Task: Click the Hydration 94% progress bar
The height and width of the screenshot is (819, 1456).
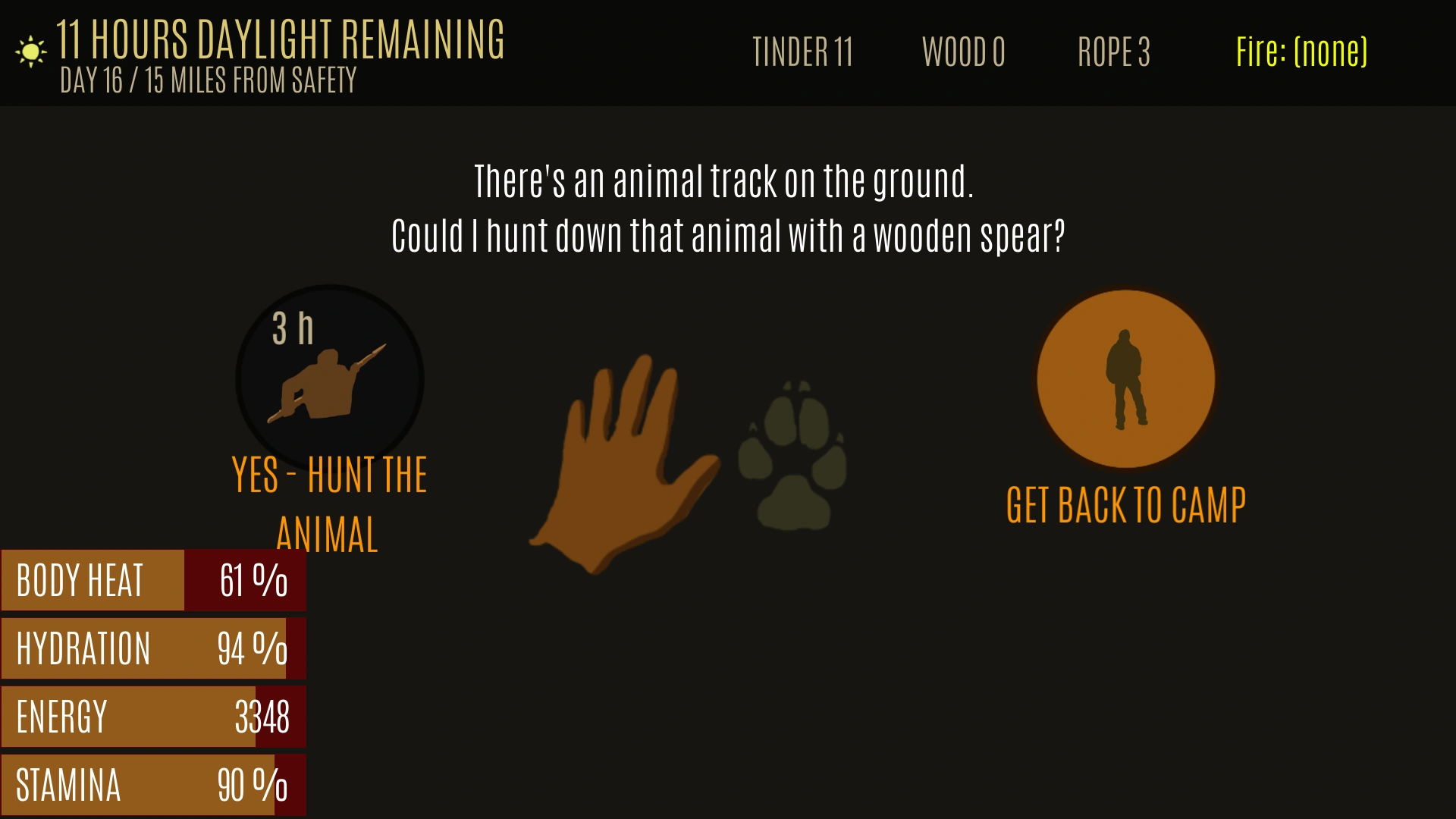Action: pos(152,648)
